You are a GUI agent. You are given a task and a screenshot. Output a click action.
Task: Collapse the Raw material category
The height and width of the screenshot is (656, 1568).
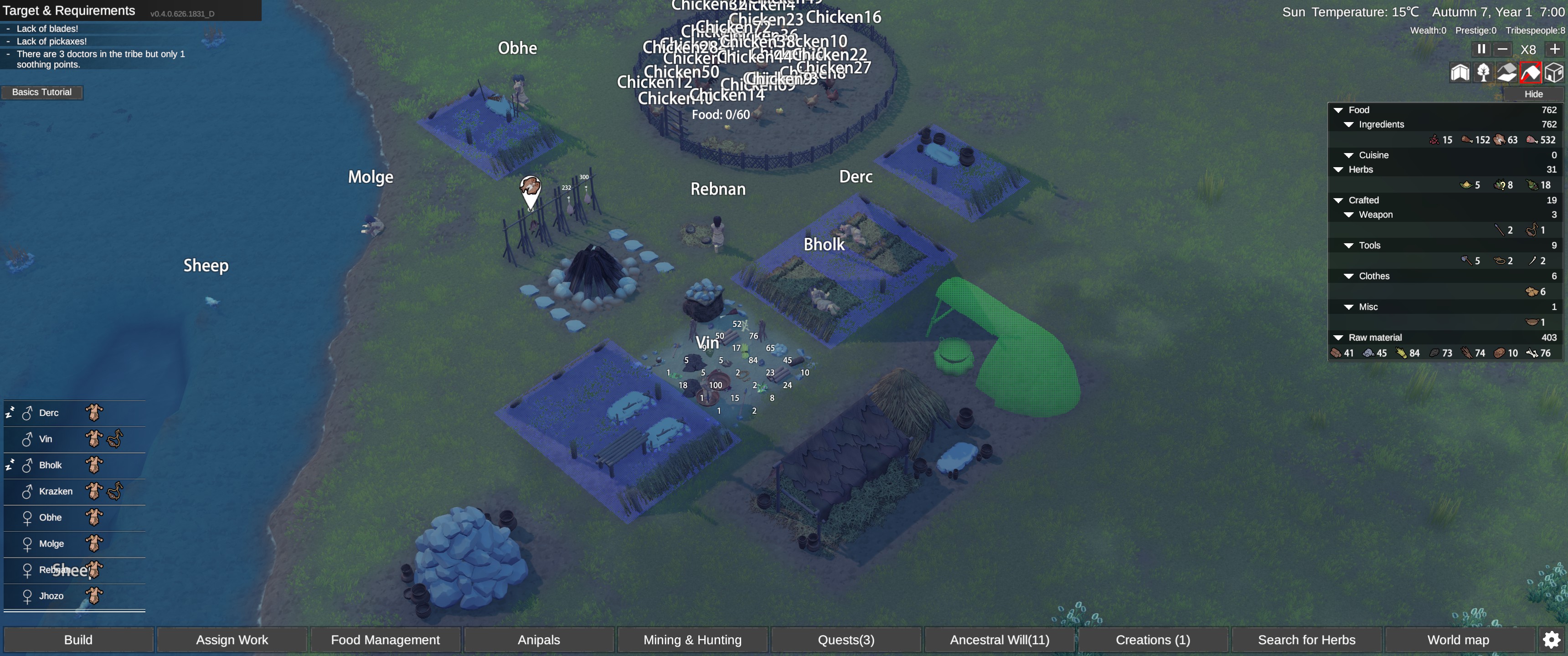click(x=1339, y=338)
